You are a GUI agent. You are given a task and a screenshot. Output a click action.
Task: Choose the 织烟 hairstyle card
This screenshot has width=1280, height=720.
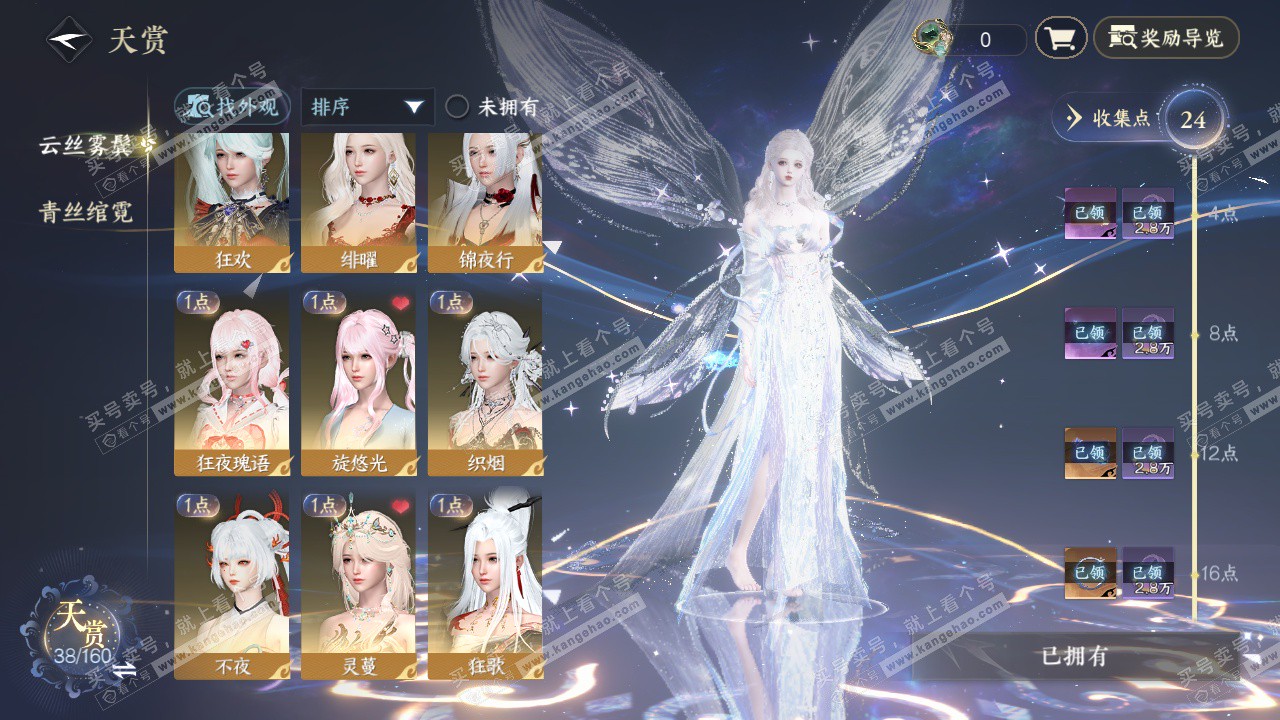[x=486, y=382]
